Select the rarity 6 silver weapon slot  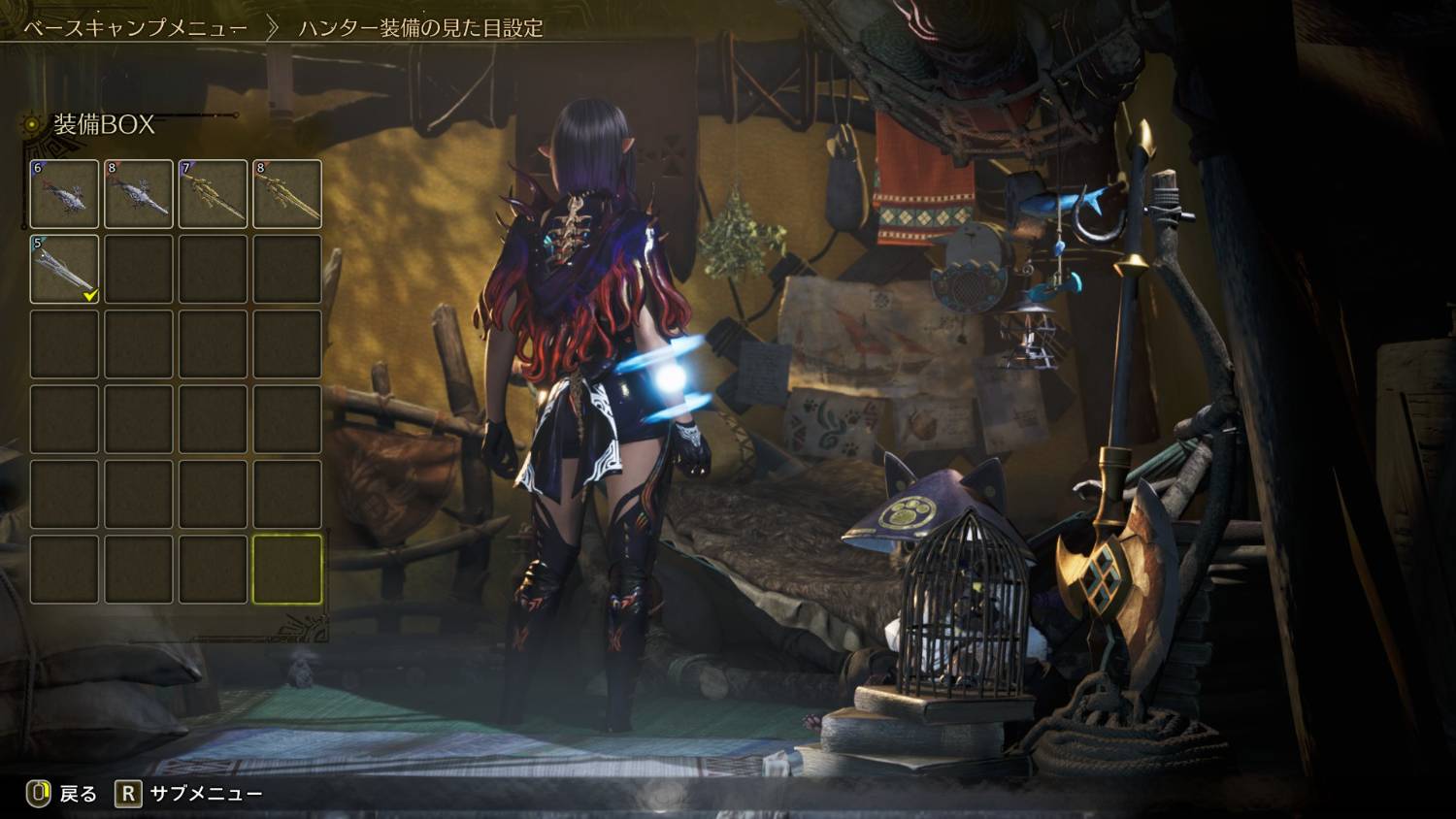click(64, 194)
